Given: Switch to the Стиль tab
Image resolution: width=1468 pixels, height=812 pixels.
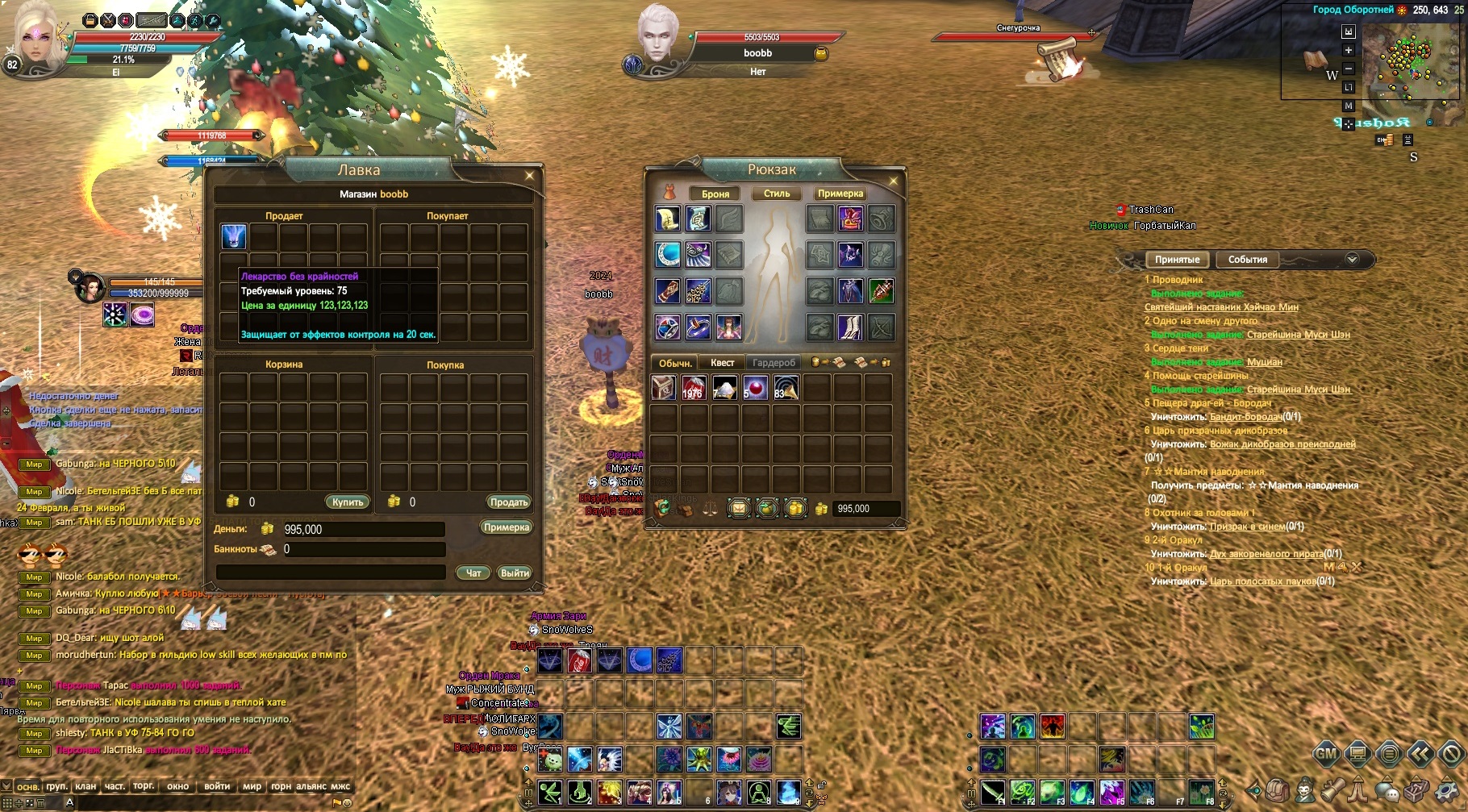Looking at the screenshot, I should (x=777, y=194).
